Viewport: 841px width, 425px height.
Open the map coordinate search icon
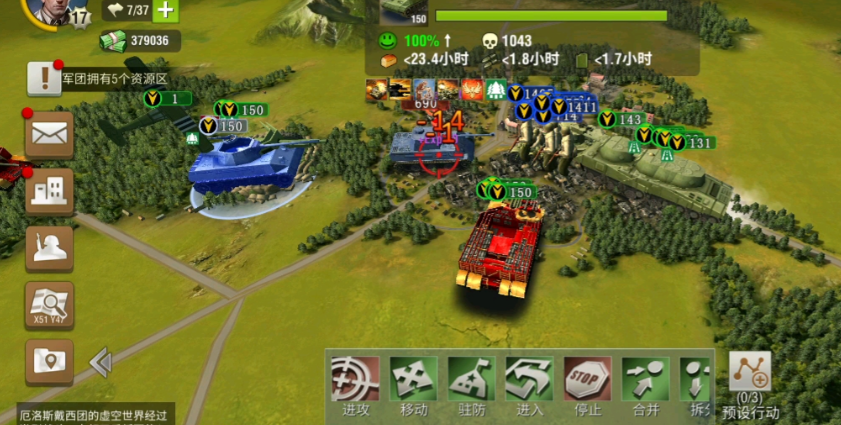pyautogui.click(x=49, y=304)
